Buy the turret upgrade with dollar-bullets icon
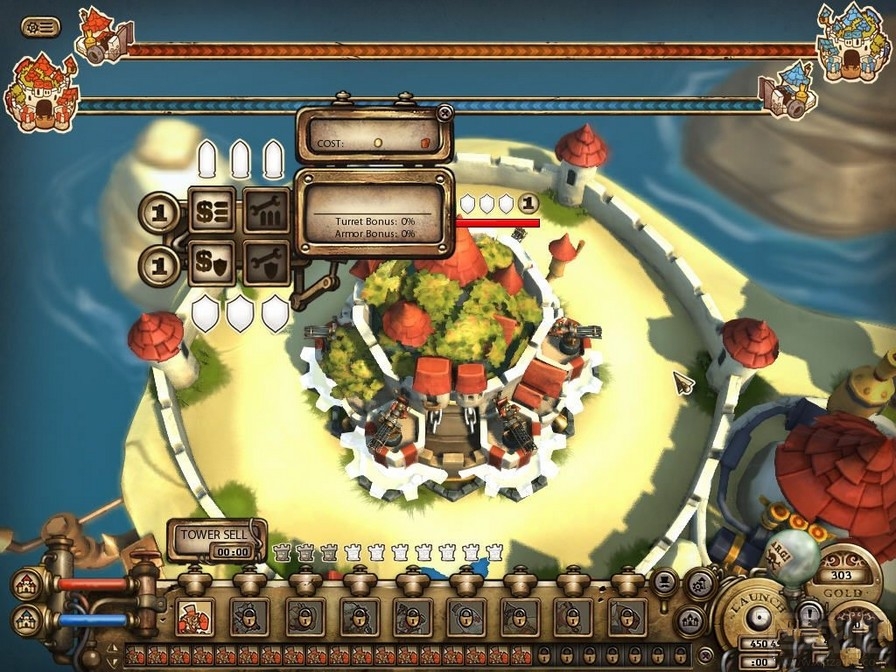Screen dimensions: 896x672 click(x=213, y=211)
